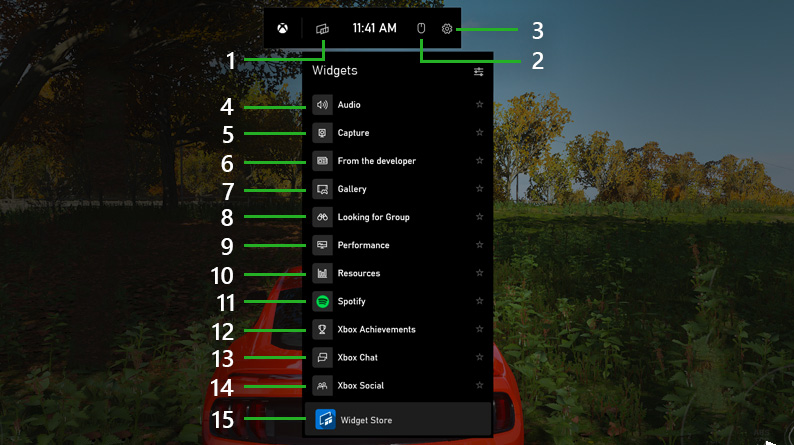The height and width of the screenshot is (445, 794).
Task: View Xbox Achievements
Action: point(376,329)
